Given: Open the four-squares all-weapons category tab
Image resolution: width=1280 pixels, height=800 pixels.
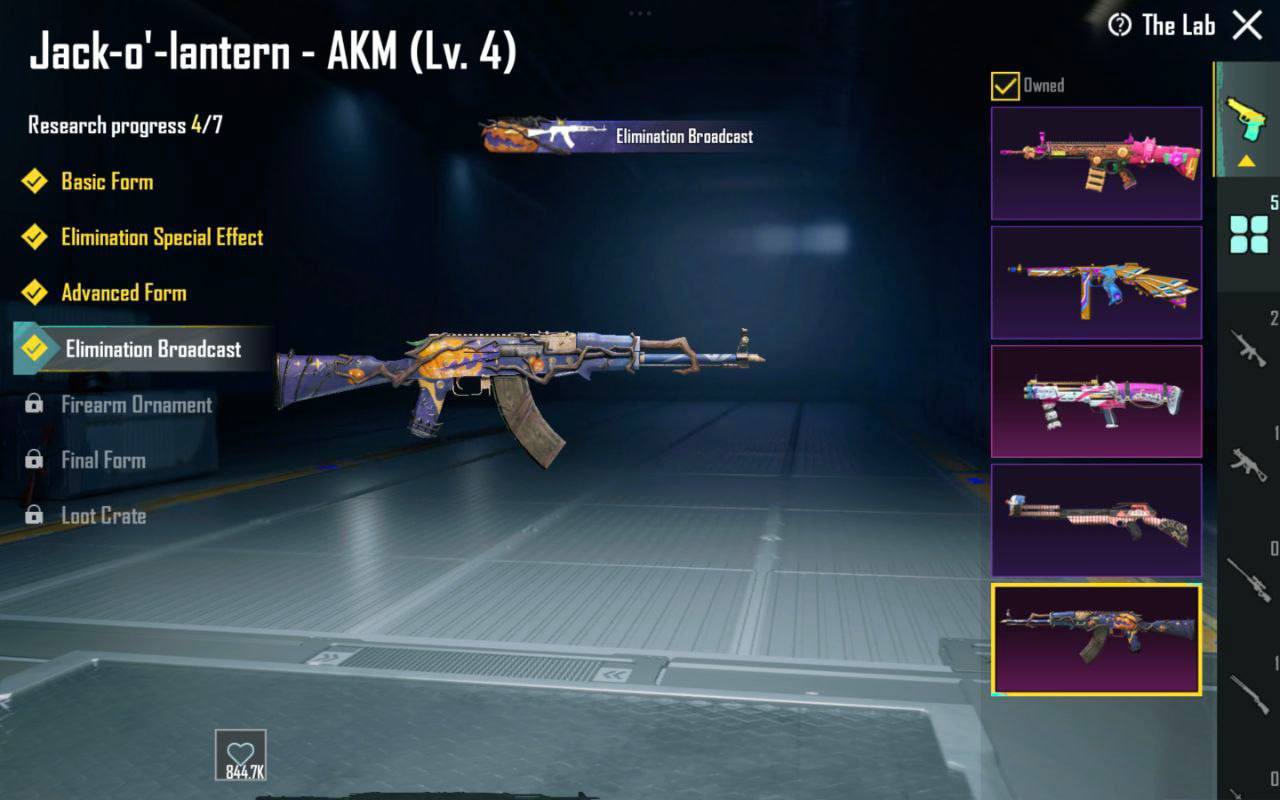Looking at the screenshot, I should [x=1249, y=236].
